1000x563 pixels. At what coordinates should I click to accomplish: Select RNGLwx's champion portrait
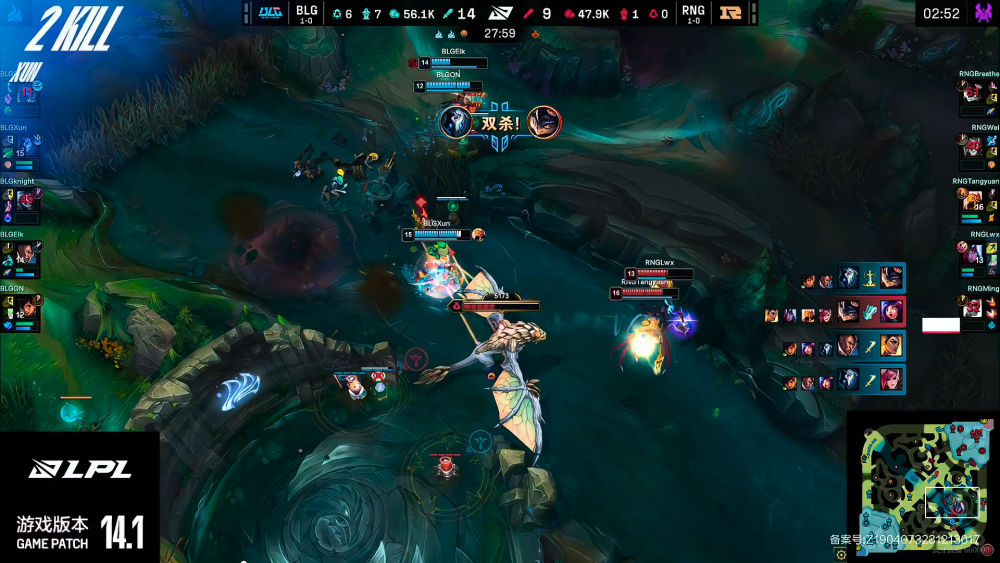point(973,257)
